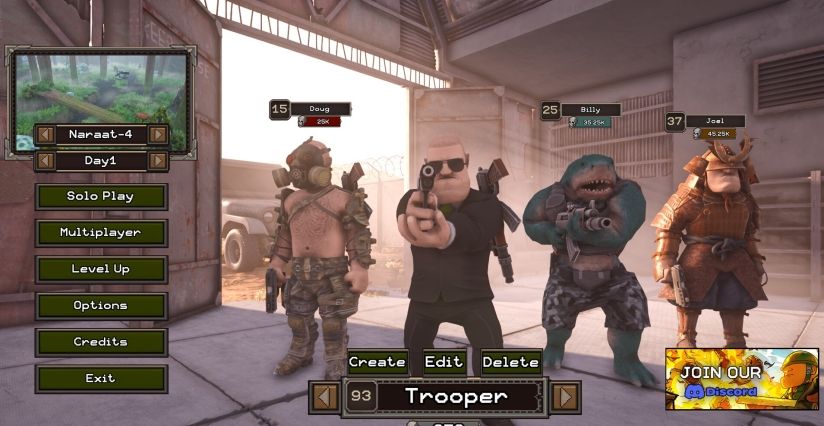The width and height of the screenshot is (824, 426).
Task: Open the Join Our Discord banner
Action: [x=741, y=379]
